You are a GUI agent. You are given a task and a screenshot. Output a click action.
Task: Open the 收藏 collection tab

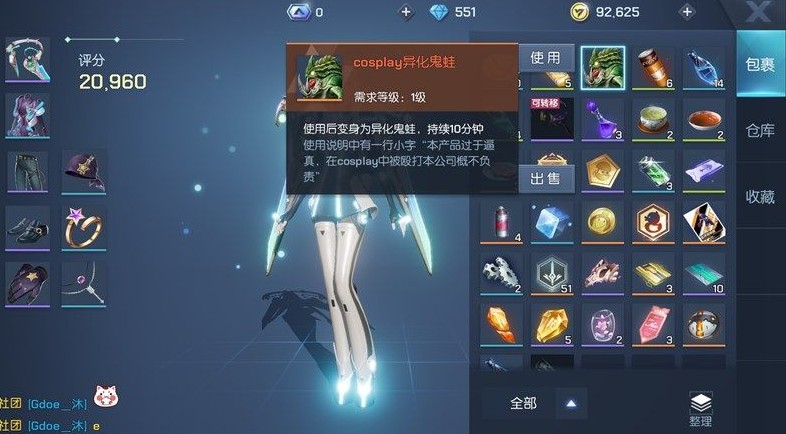[x=760, y=197]
